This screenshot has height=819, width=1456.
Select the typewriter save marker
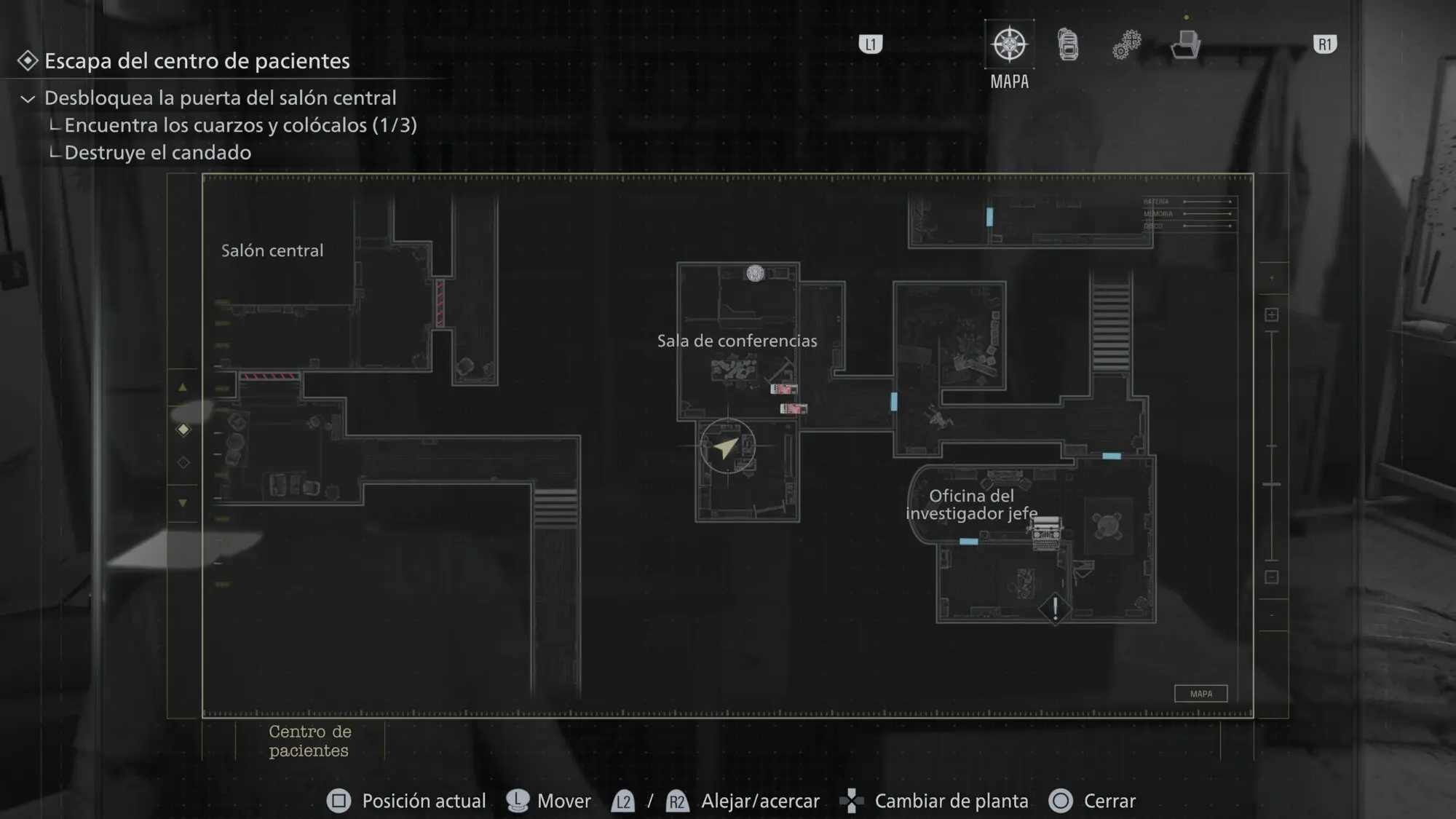pyautogui.click(x=1046, y=532)
